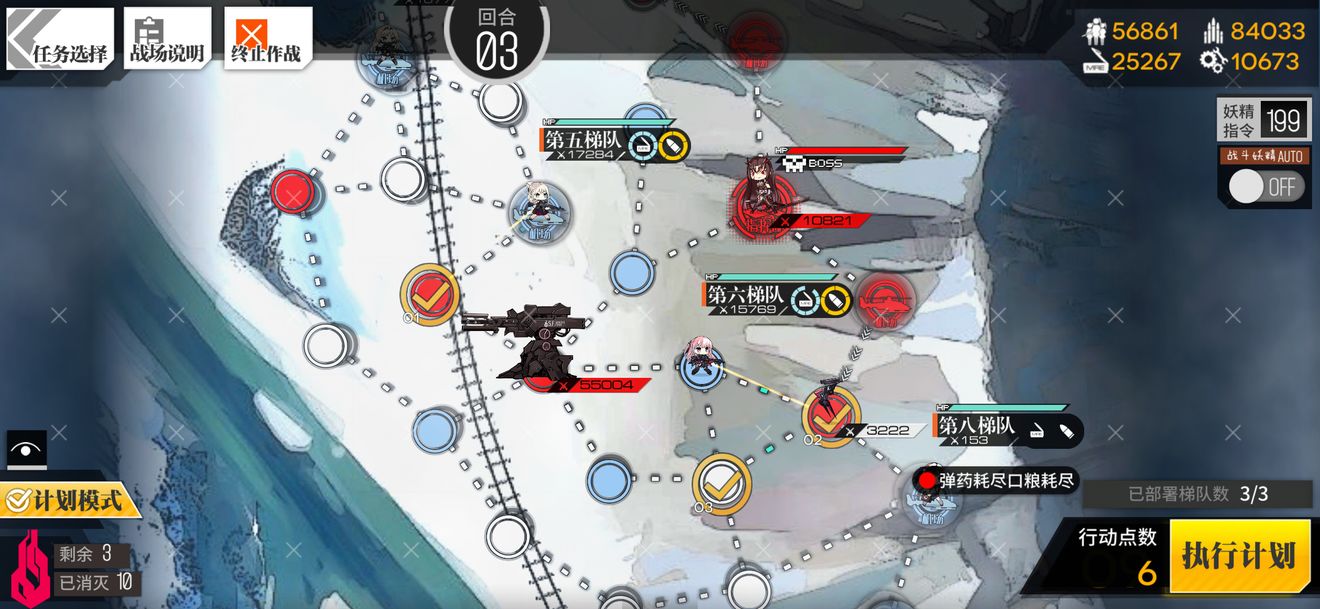The height and width of the screenshot is (609, 1320).
Task: Click the checked node labeled 03
Action: click(721, 483)
